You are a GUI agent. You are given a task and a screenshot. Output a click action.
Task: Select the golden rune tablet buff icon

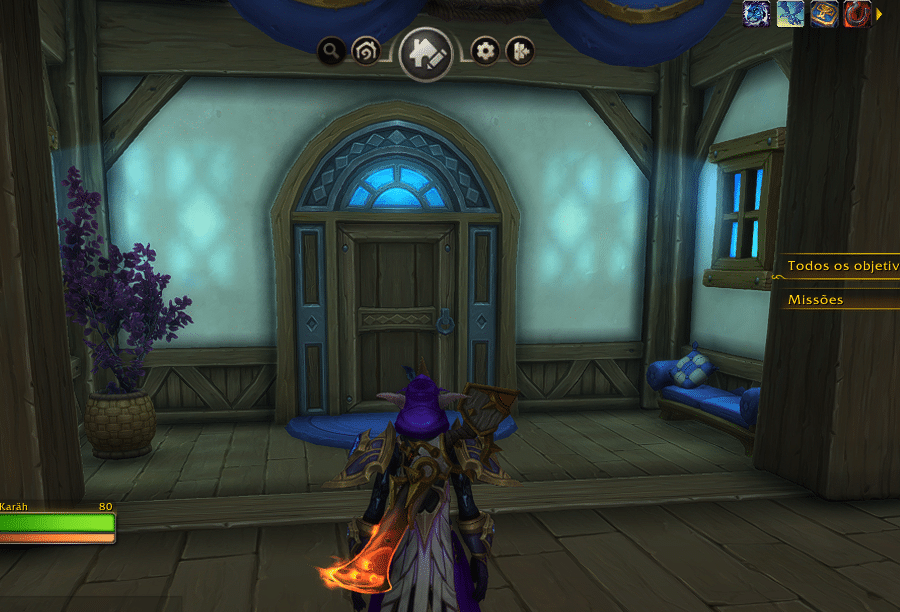(824, 13)
